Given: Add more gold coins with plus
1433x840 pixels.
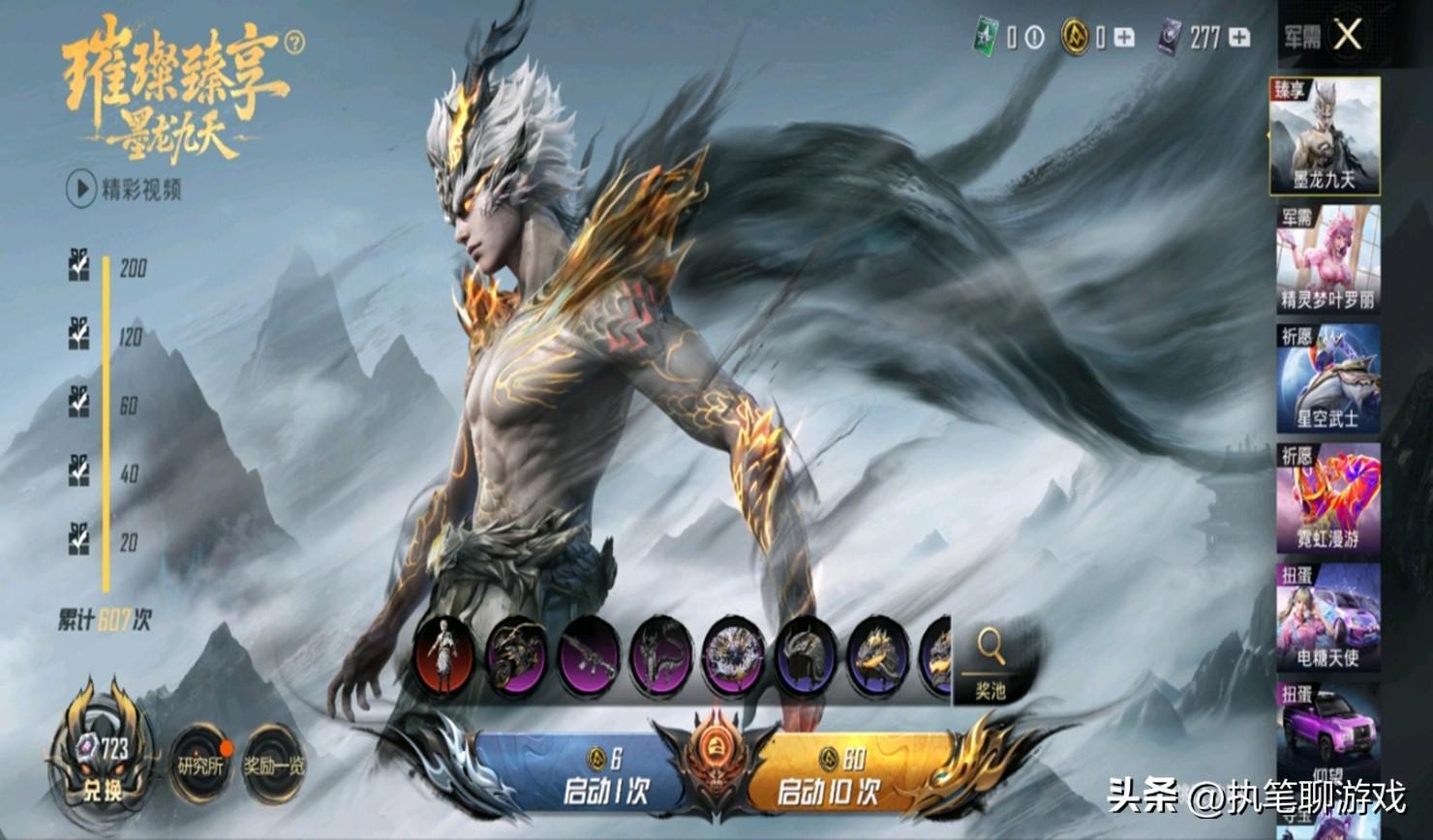Looking at the screenshot, I should coord(1124,38).
